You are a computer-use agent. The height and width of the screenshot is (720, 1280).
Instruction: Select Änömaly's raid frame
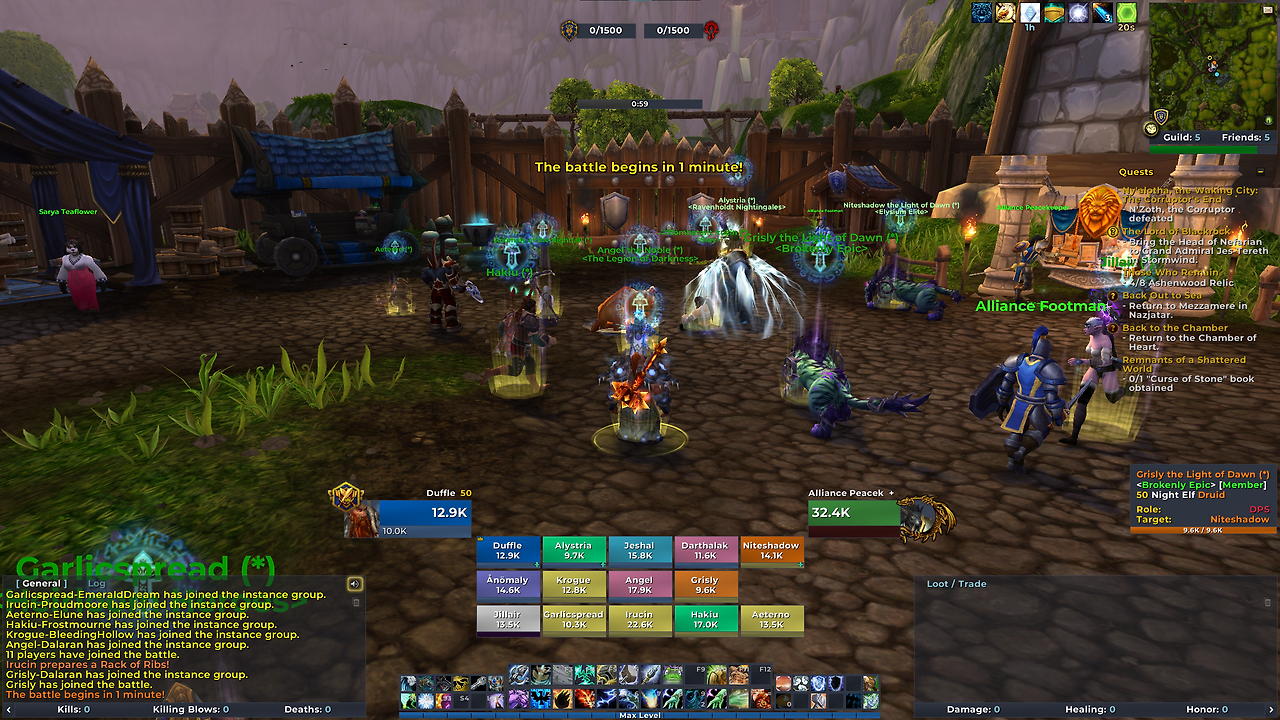click(508, 585)
